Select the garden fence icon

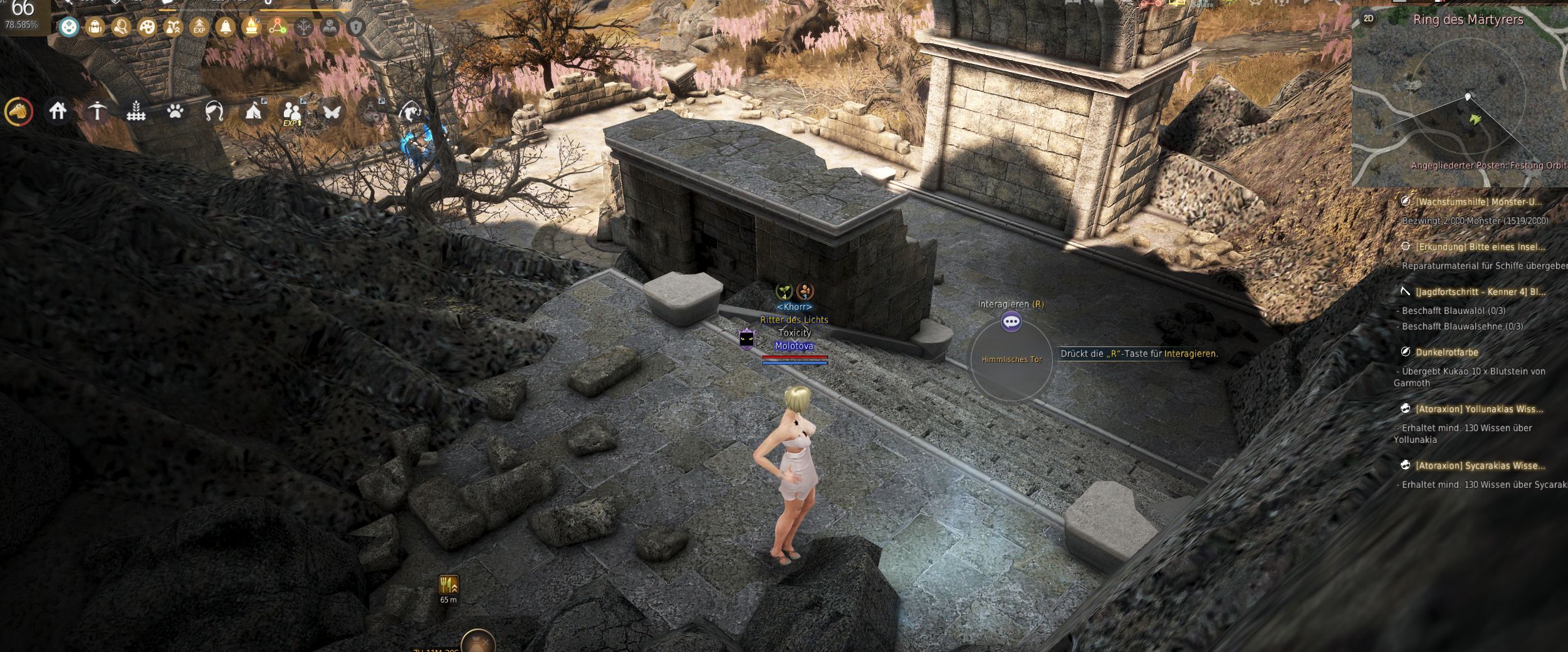coord(136,112)
